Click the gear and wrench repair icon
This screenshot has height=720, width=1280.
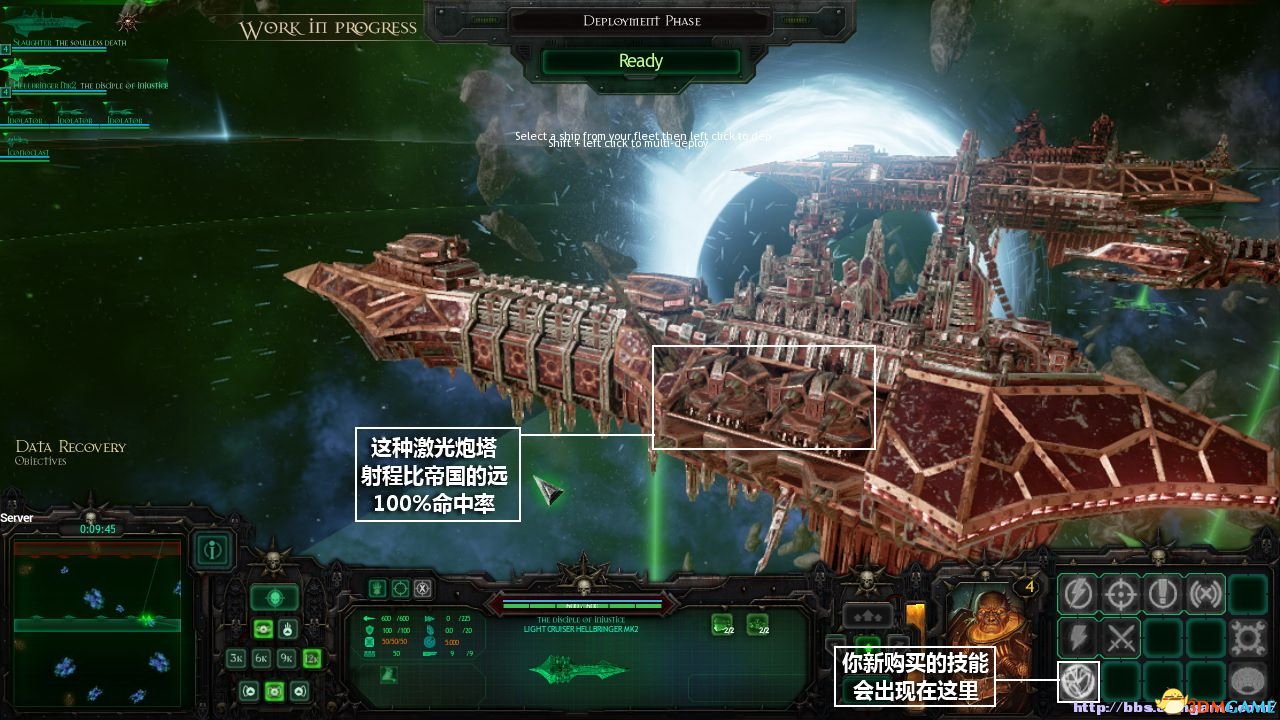pos(1248,638)
